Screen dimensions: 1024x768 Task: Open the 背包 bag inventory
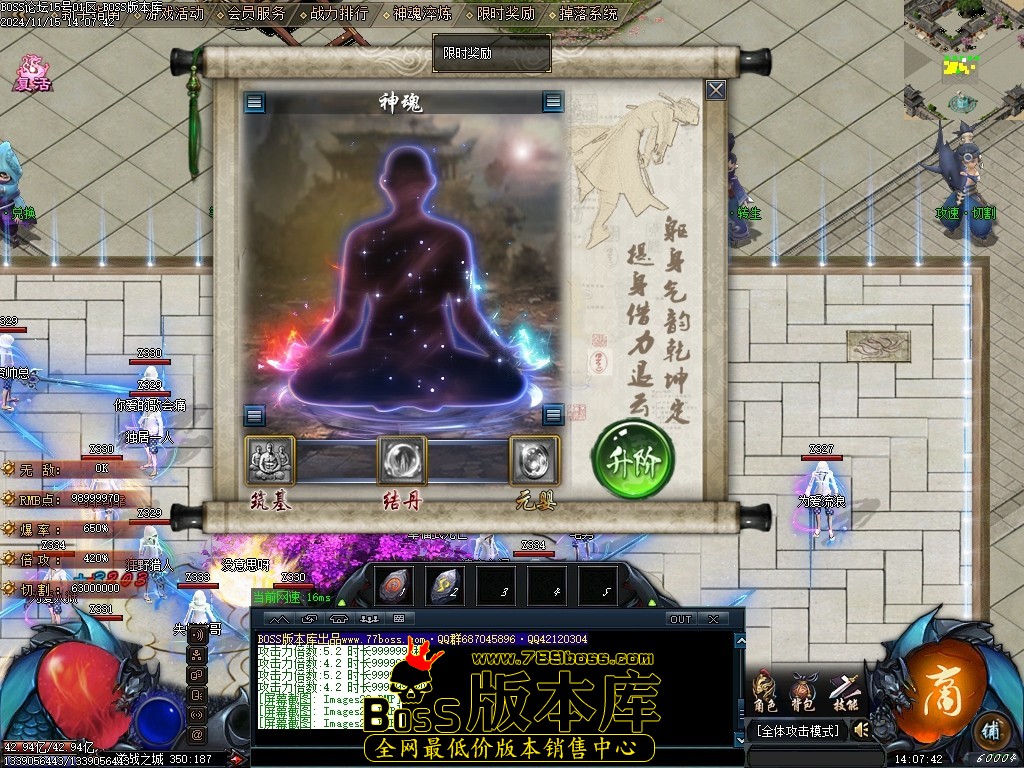pos(803,692)
